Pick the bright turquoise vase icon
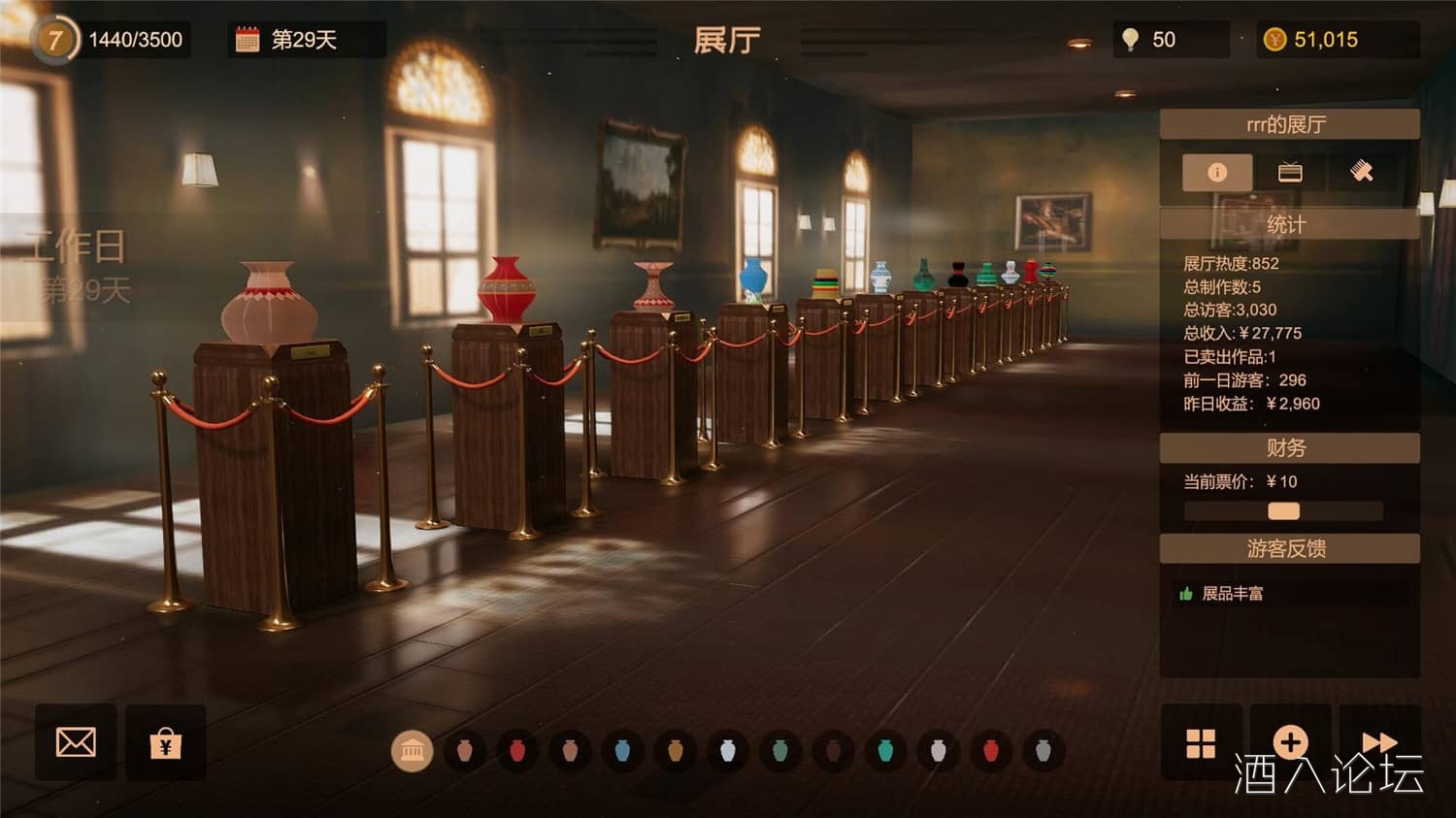 tap(884, 751)
